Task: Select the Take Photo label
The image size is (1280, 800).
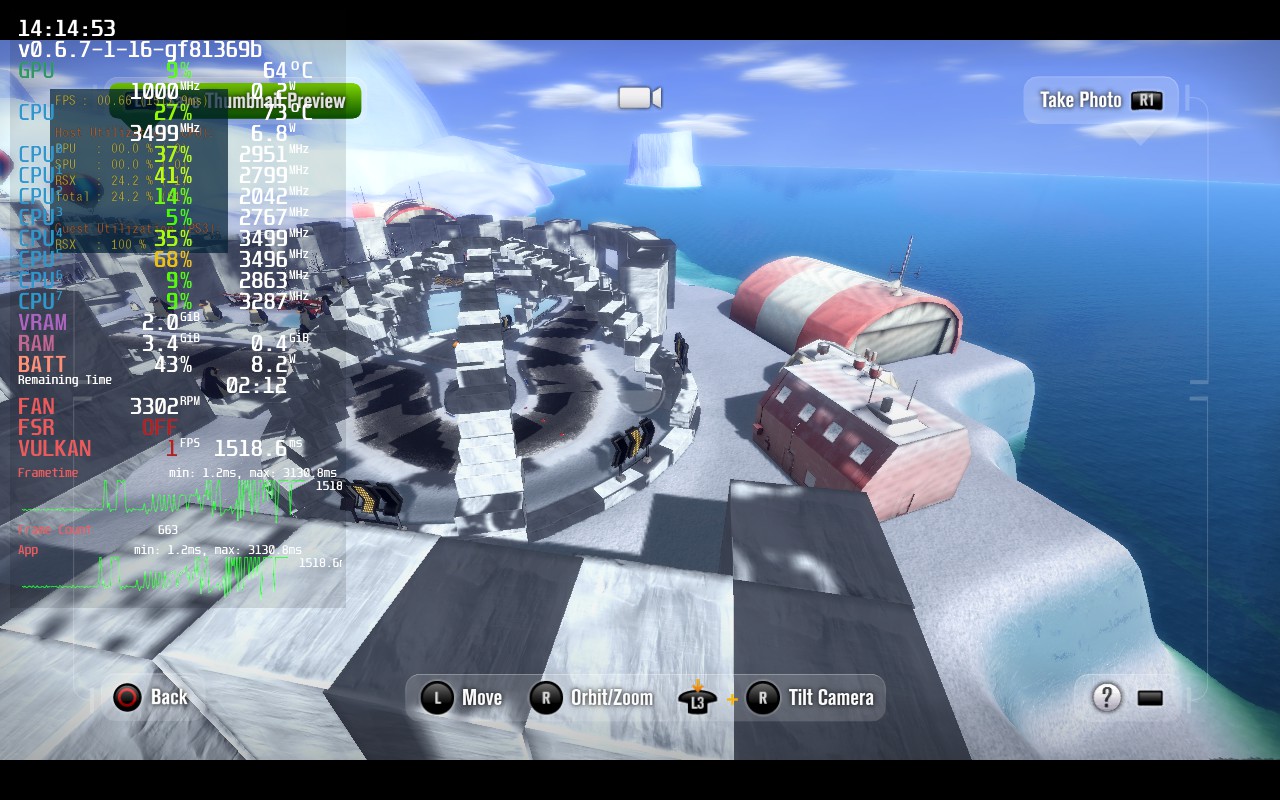Action: click(x=1080, y=100)
